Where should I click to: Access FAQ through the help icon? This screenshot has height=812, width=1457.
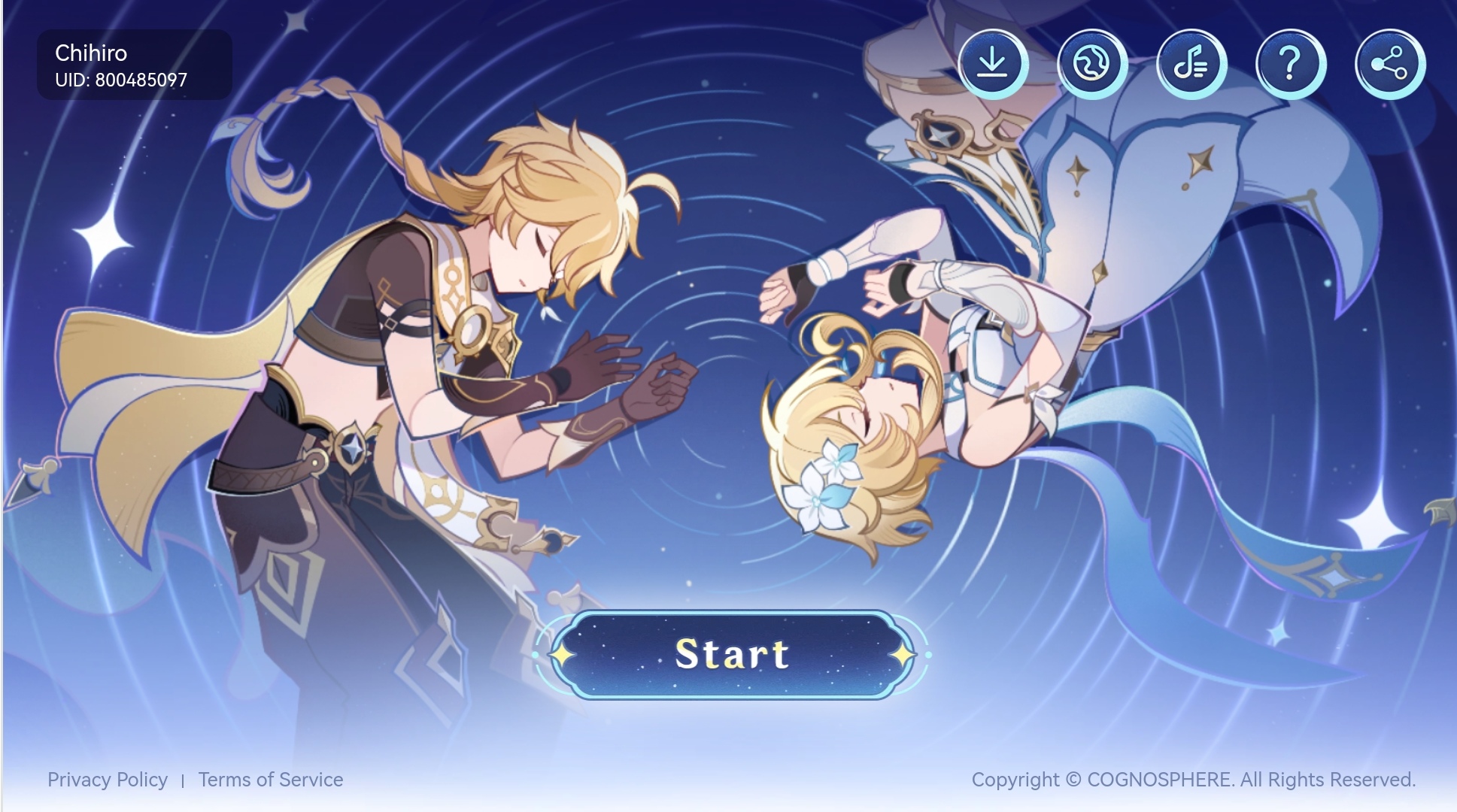[x=1291, y=63]
